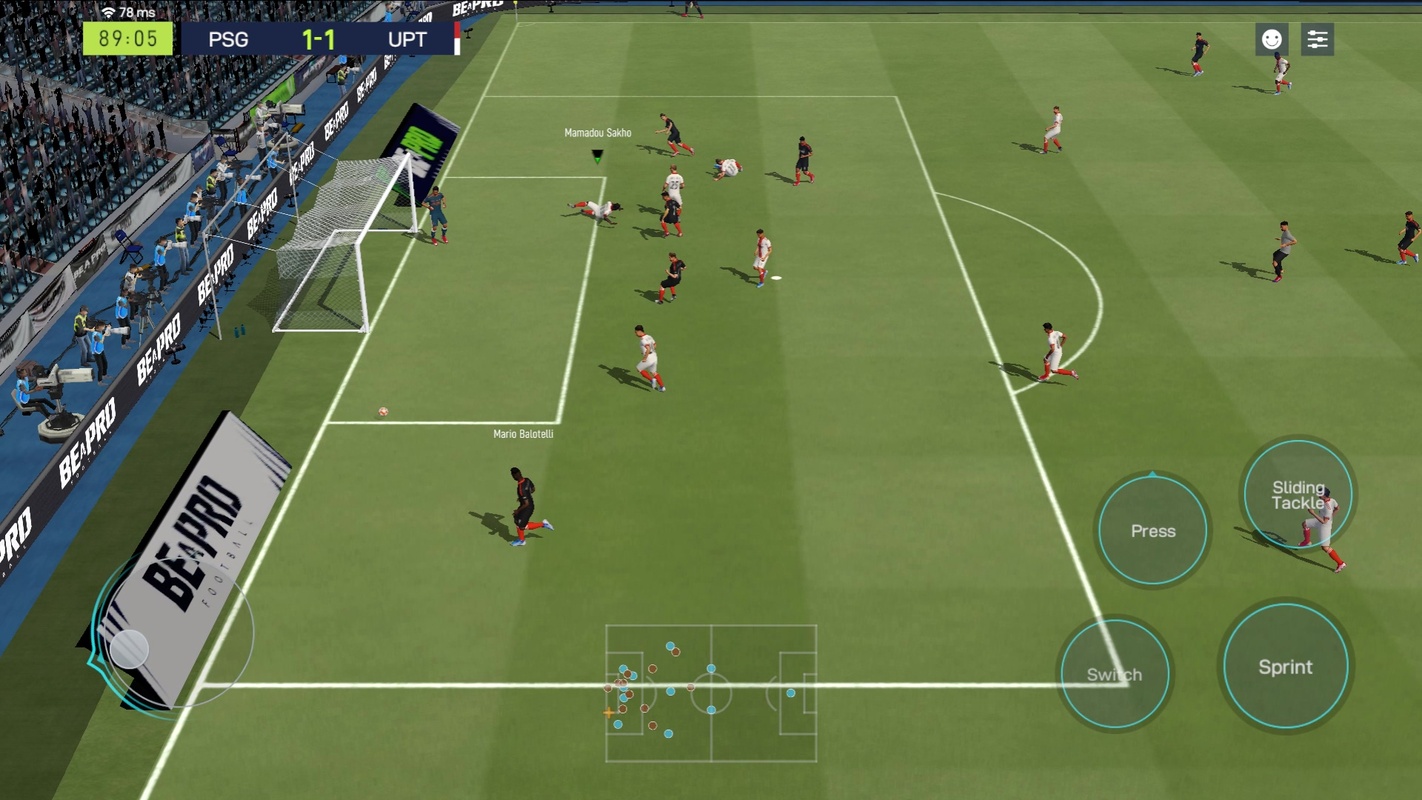This screenshot has width=1422, height=800.
Task: Open the smiley emote menu
Action: (1271, 39)
